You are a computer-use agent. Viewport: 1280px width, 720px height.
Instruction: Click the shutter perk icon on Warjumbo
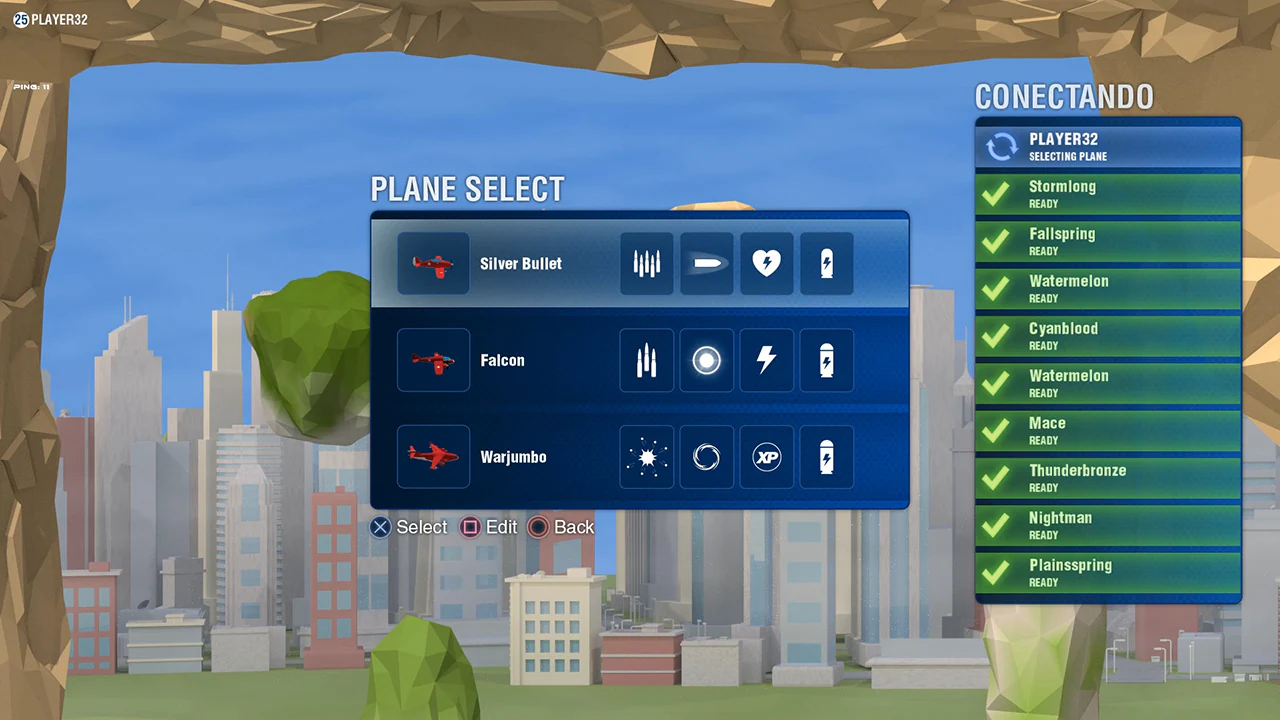tap(706, 457)
